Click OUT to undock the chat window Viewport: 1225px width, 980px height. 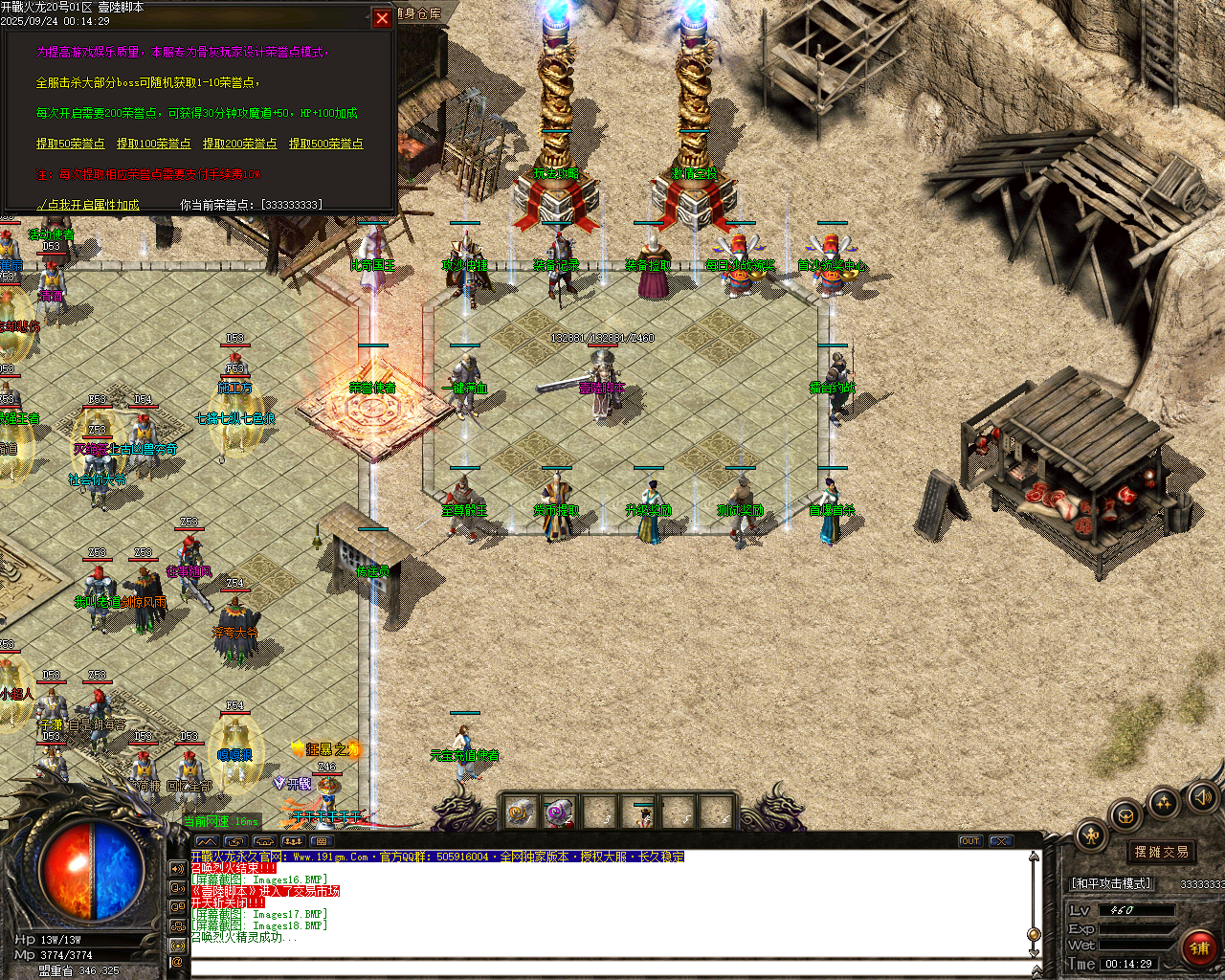969,841
